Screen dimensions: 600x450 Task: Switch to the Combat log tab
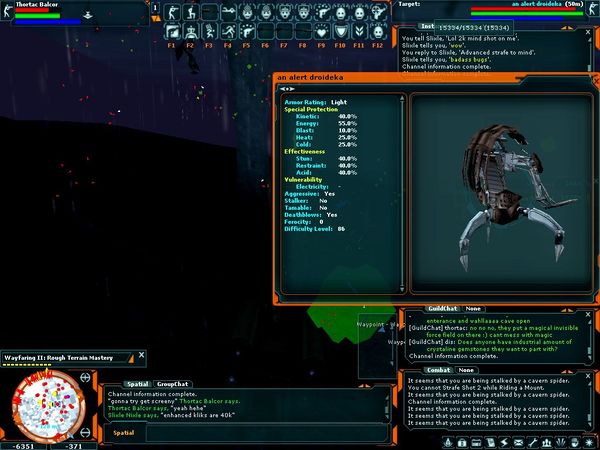point(440,370)
